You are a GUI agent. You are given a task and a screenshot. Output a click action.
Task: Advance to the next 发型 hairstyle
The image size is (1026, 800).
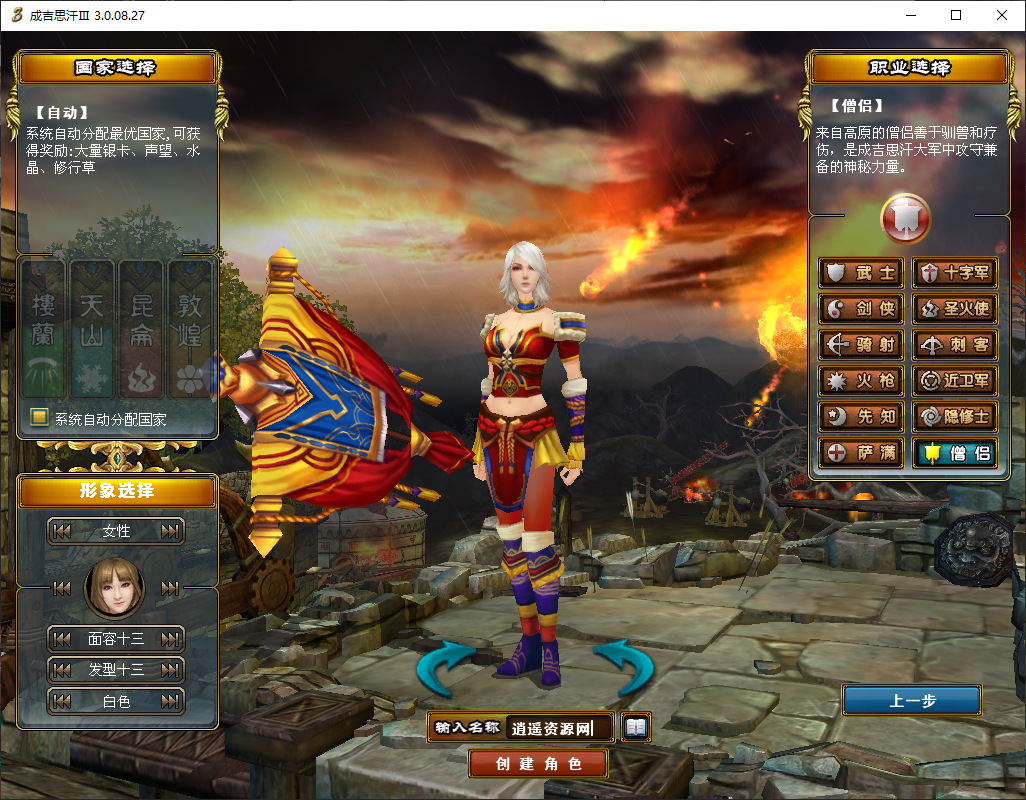click(x=171, y=669)
